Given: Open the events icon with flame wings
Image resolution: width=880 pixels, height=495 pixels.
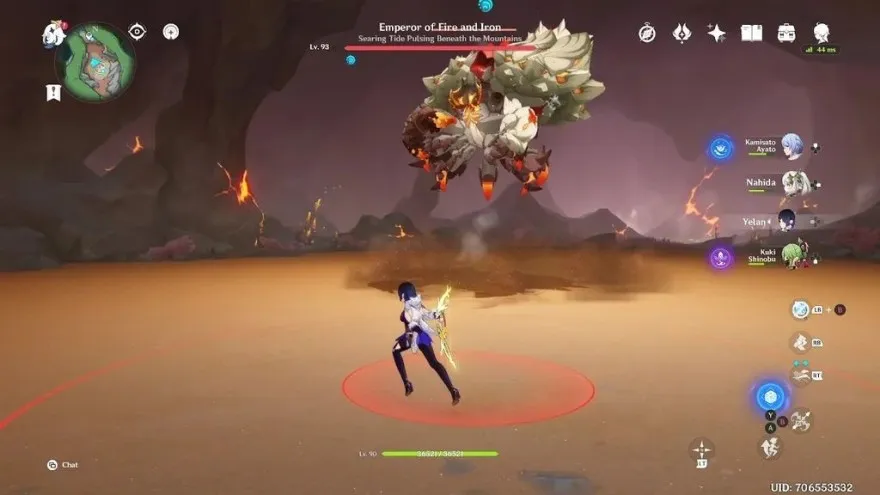Looking at the screenshot, I should [x=682, y=33].
